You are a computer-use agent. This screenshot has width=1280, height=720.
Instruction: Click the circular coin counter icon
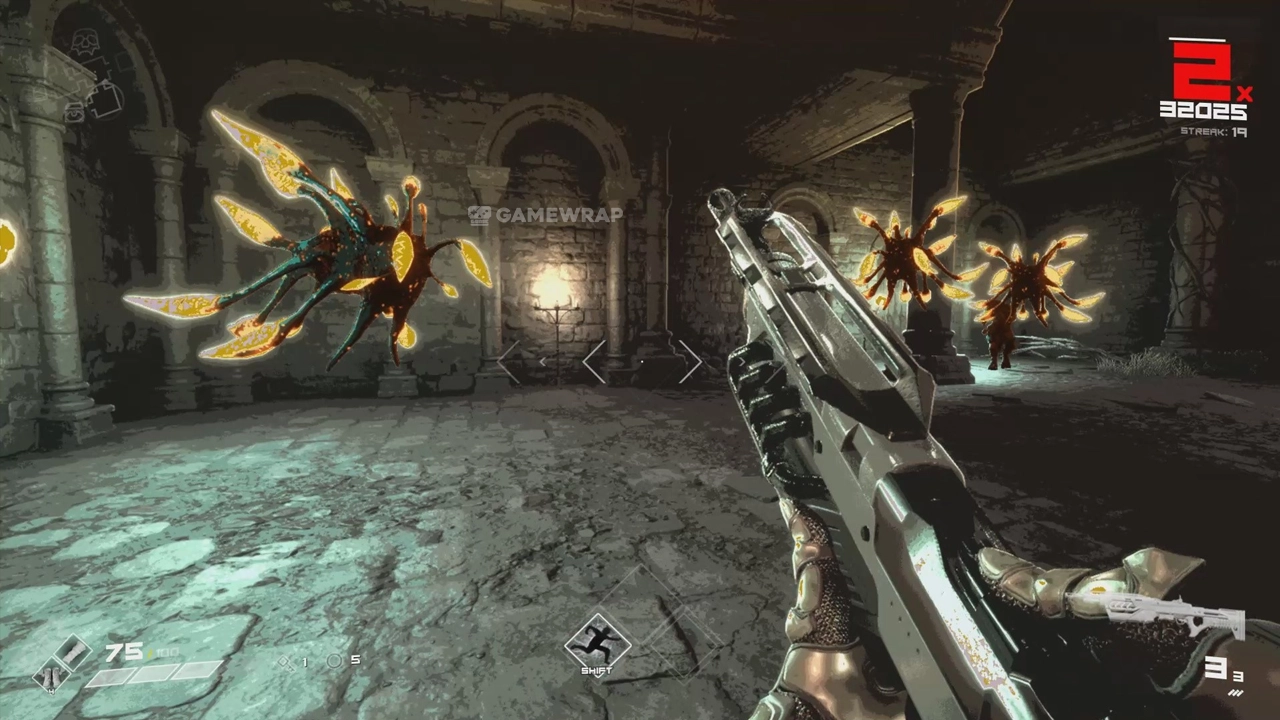[x=334, y=661]
